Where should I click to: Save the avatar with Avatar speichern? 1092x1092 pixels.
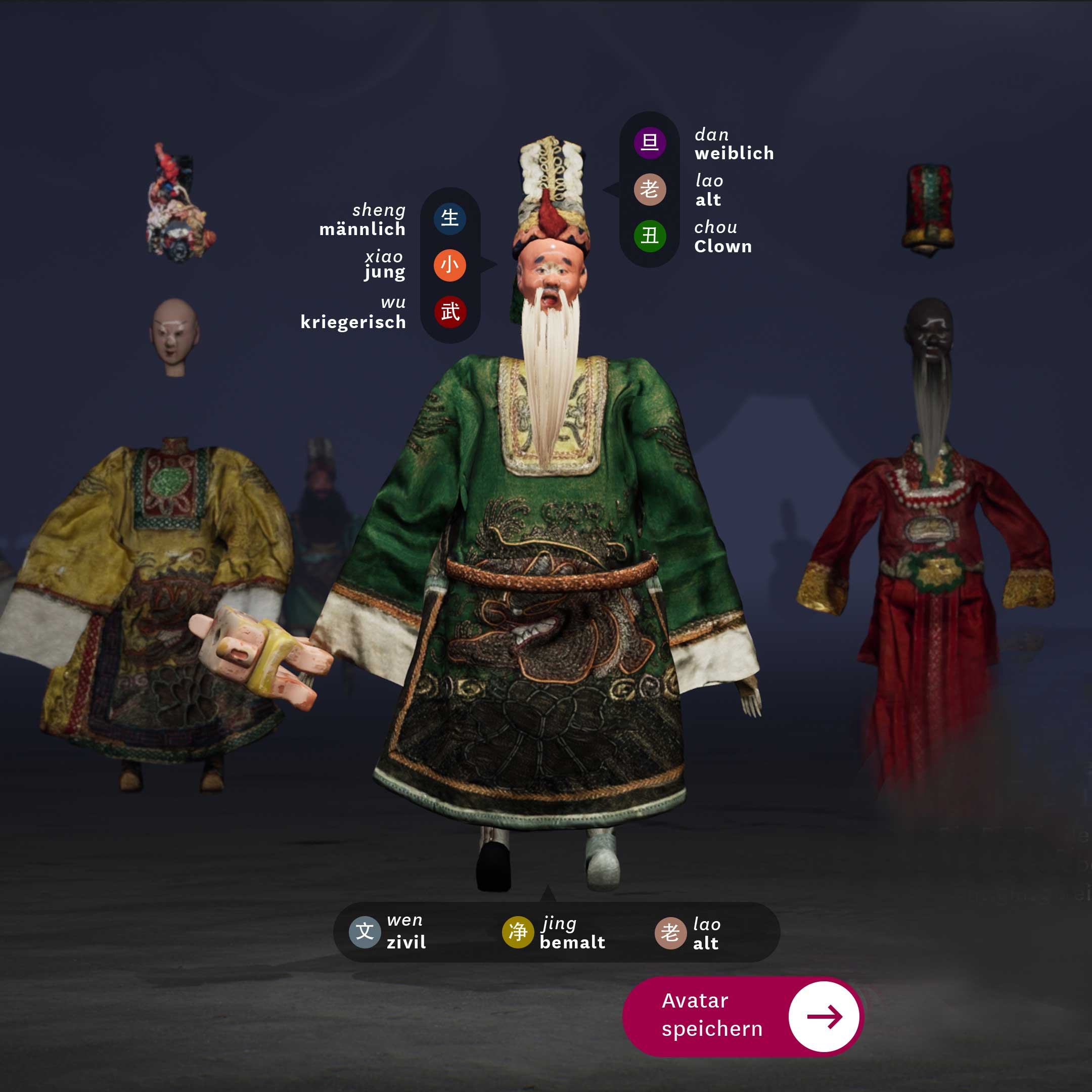point(742,1016)
